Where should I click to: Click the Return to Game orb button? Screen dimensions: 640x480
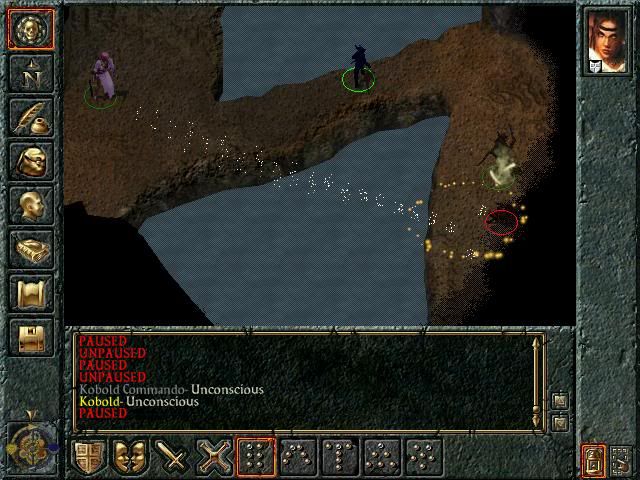click(30, 28)
